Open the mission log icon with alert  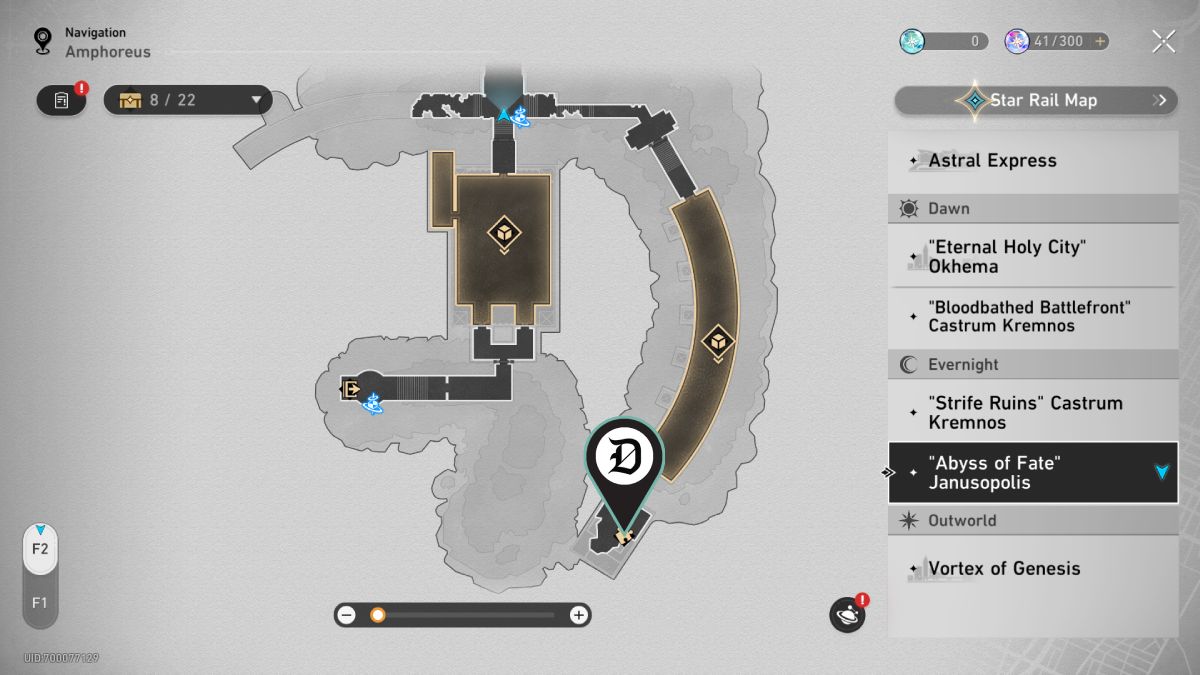click(x=61, y=100)
